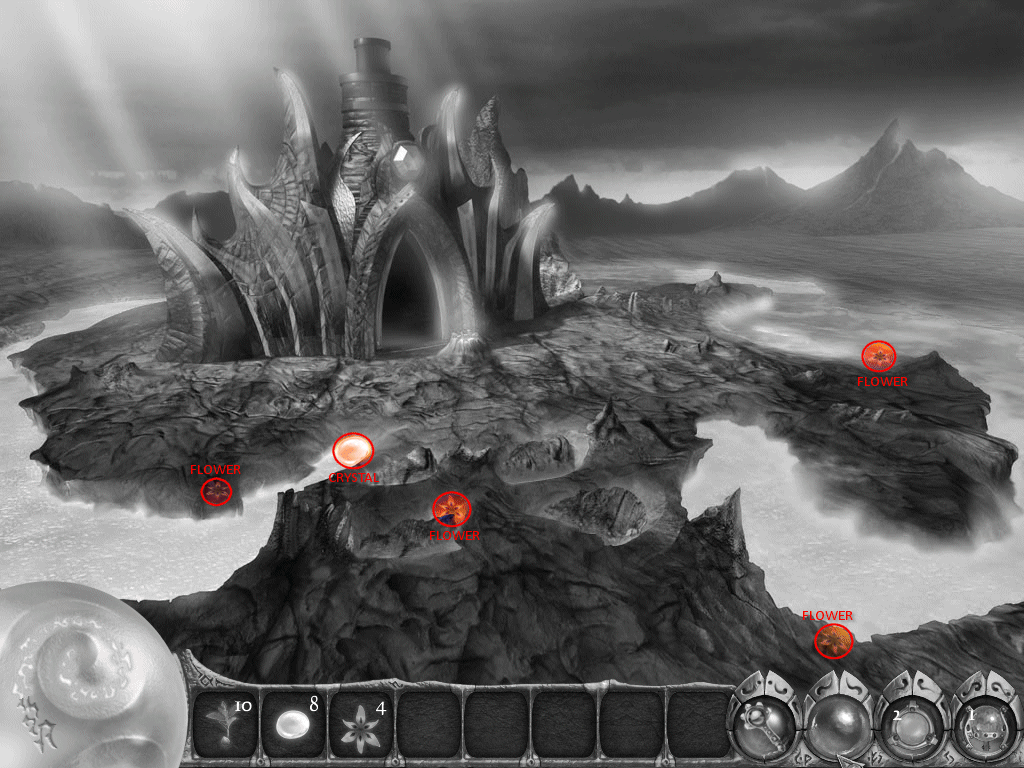Pick the flower item in inventory
Screen dimensions: 1024x768
click(359, 723)
